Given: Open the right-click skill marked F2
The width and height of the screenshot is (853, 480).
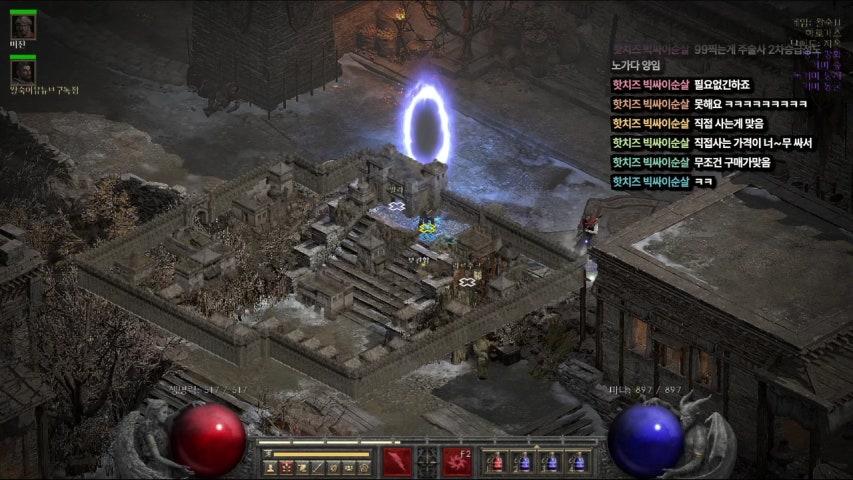Looking at the screenshot, I should point(458,461).
